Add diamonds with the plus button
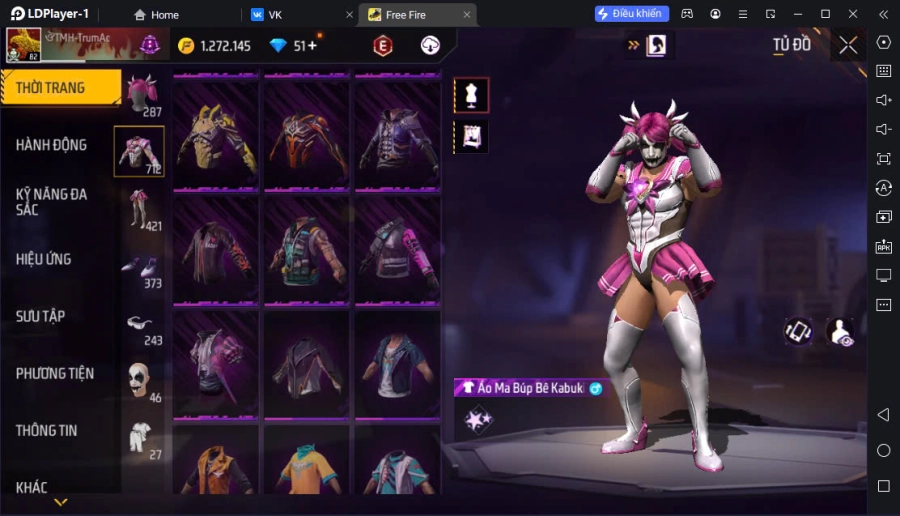Screen dimensions: 900x516 [x=312, y=45]
